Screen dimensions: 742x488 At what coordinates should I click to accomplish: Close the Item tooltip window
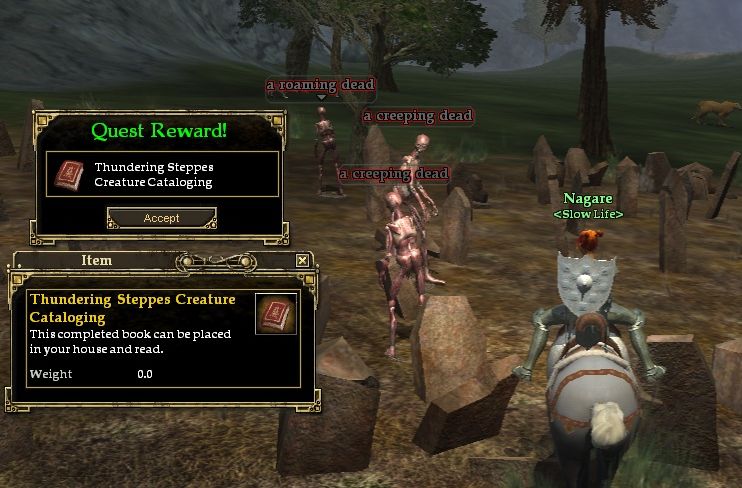point(302,260)
